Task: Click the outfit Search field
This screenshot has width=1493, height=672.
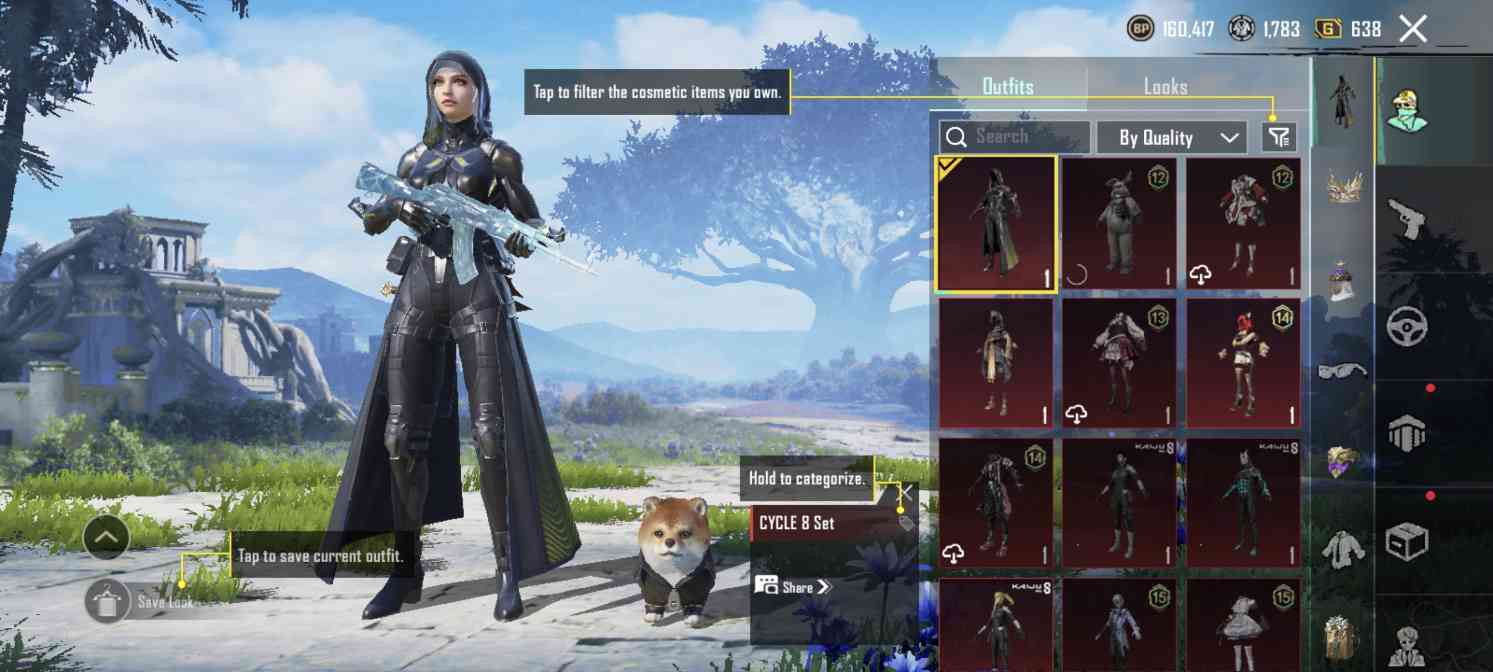Action: pyautogui.click(x=1015, y=137)
